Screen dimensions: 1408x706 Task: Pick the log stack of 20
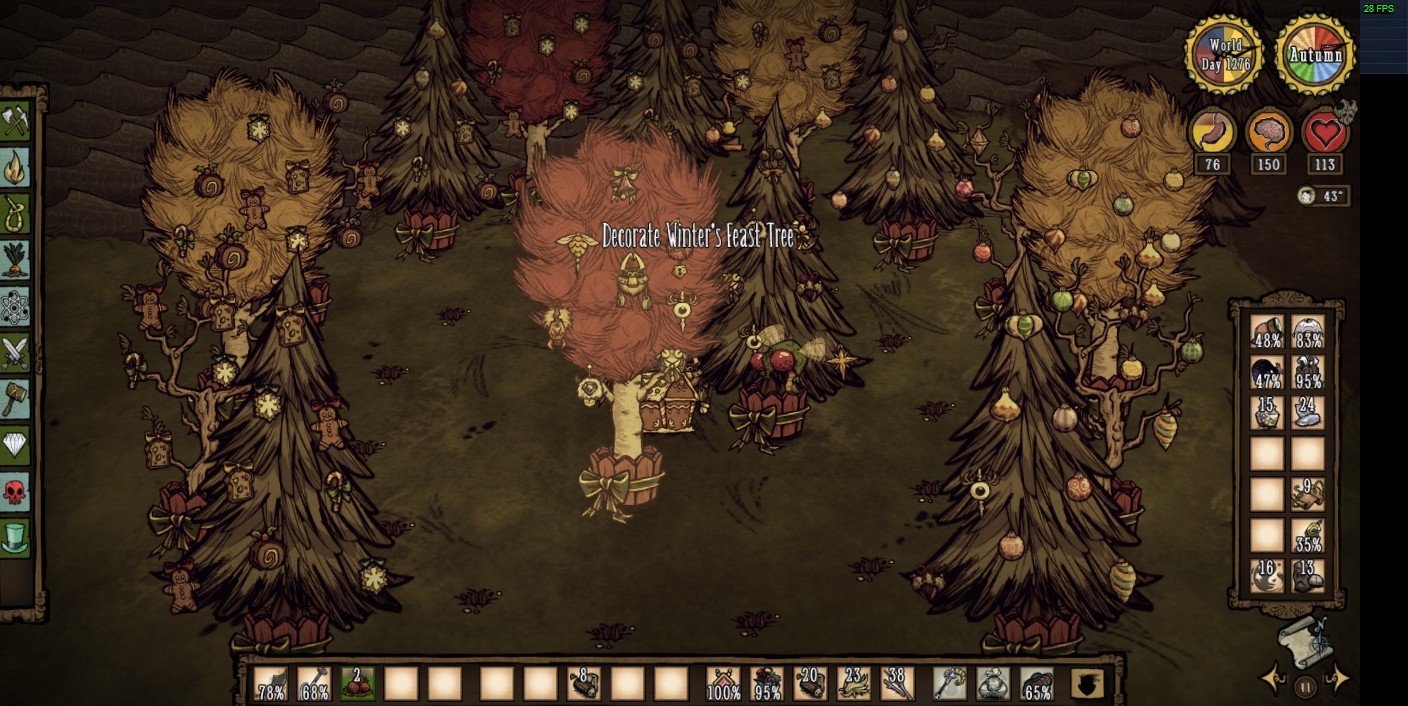(x=809, y=684)
